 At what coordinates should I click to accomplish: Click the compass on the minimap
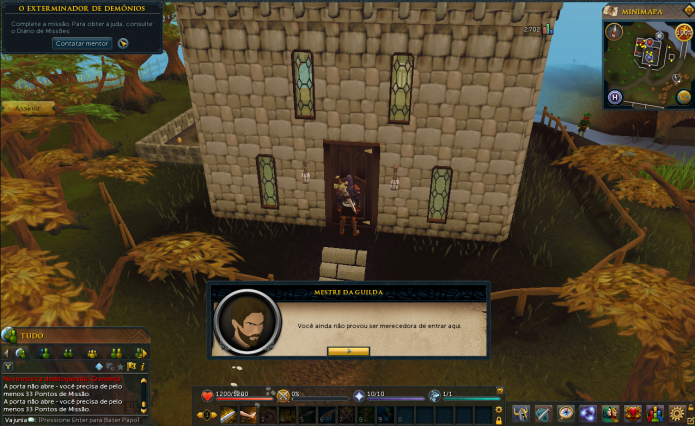pos(611,32)
